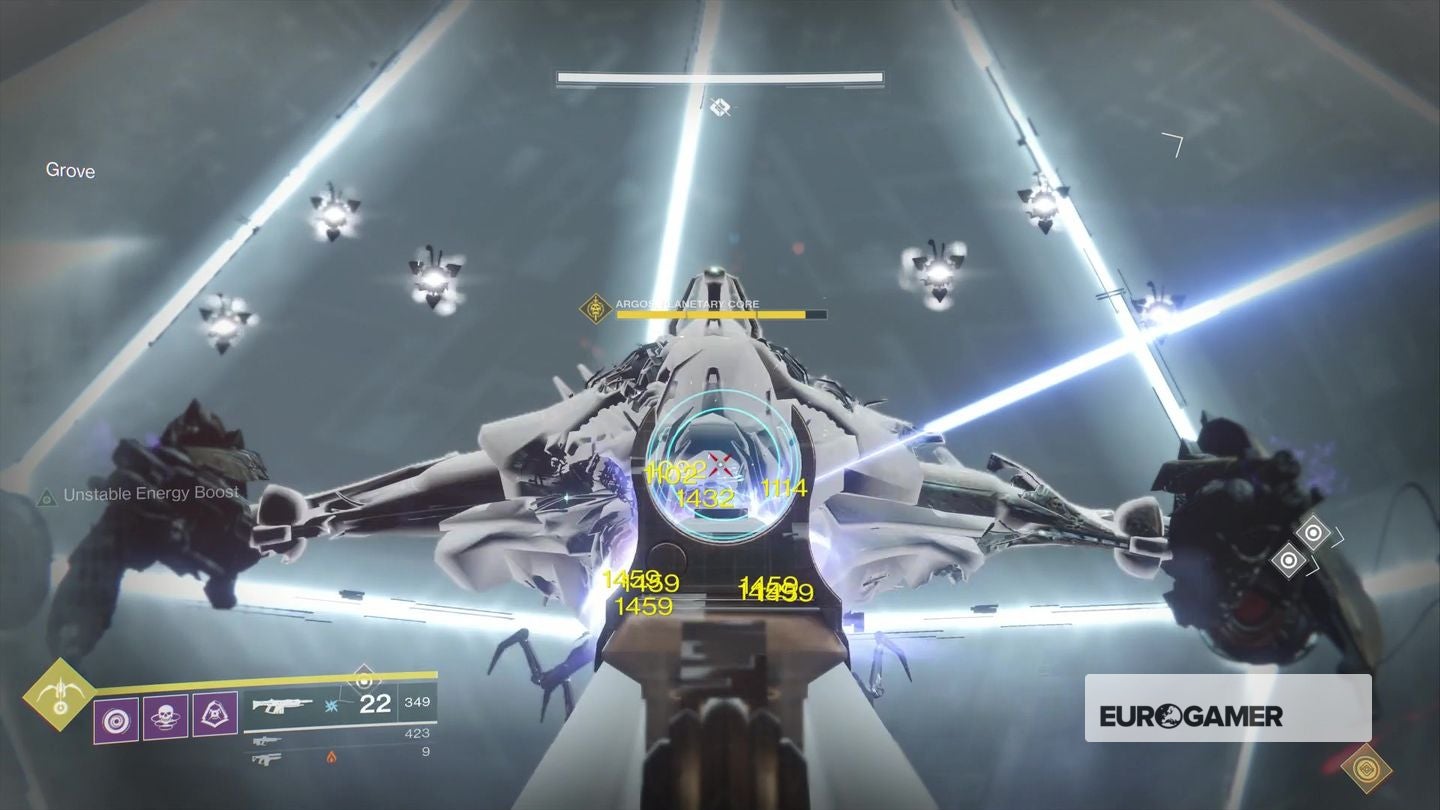1440x810 pixels.
Task: Click the concentric rings buff icon
Action: 117,718
